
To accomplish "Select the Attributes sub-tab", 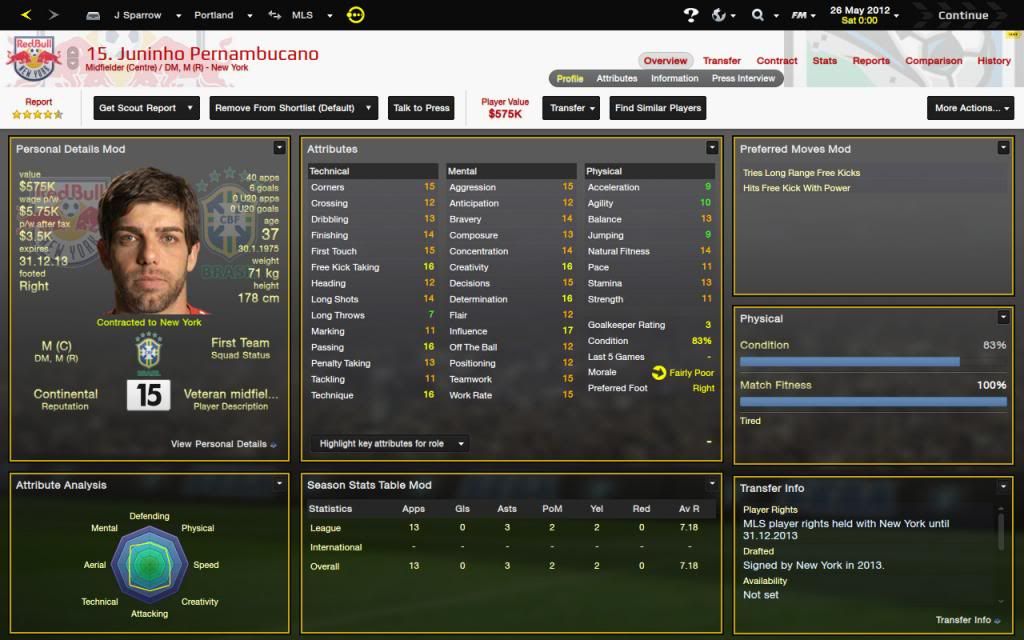I will pyautogui.click(x=617, y=78).
